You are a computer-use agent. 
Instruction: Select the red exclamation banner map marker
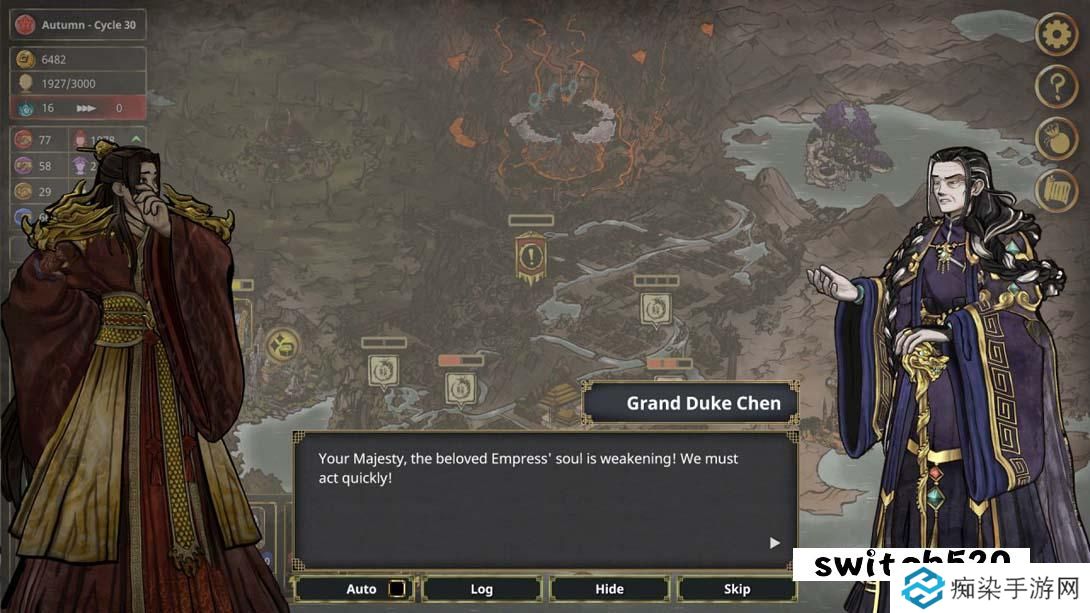click(531, 256)
